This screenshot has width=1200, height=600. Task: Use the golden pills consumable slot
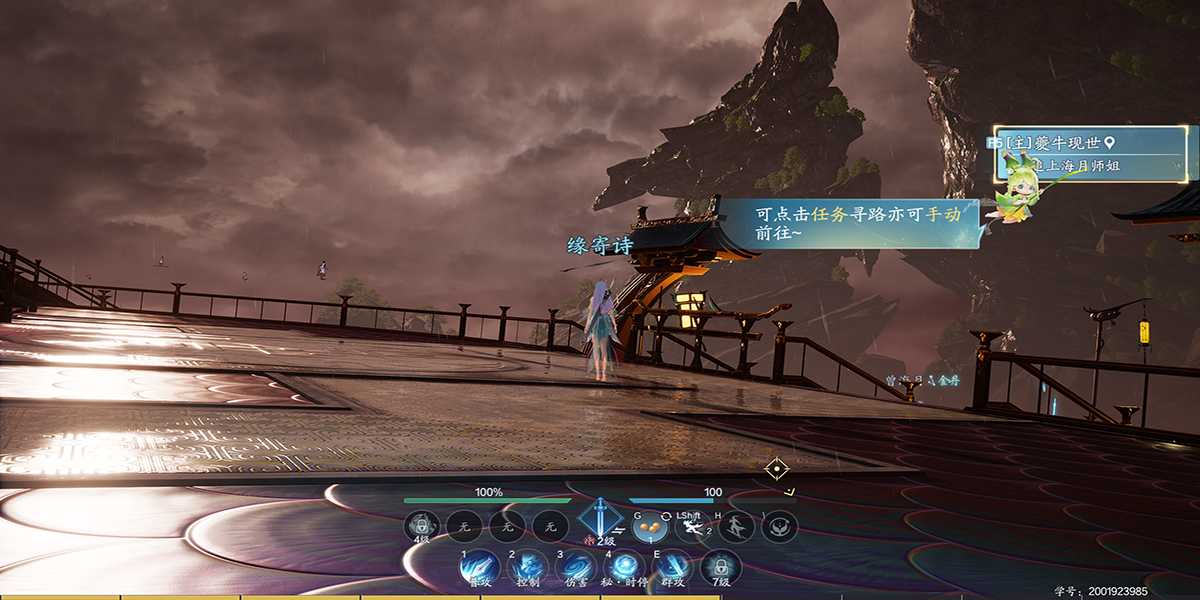click(650, 526)
